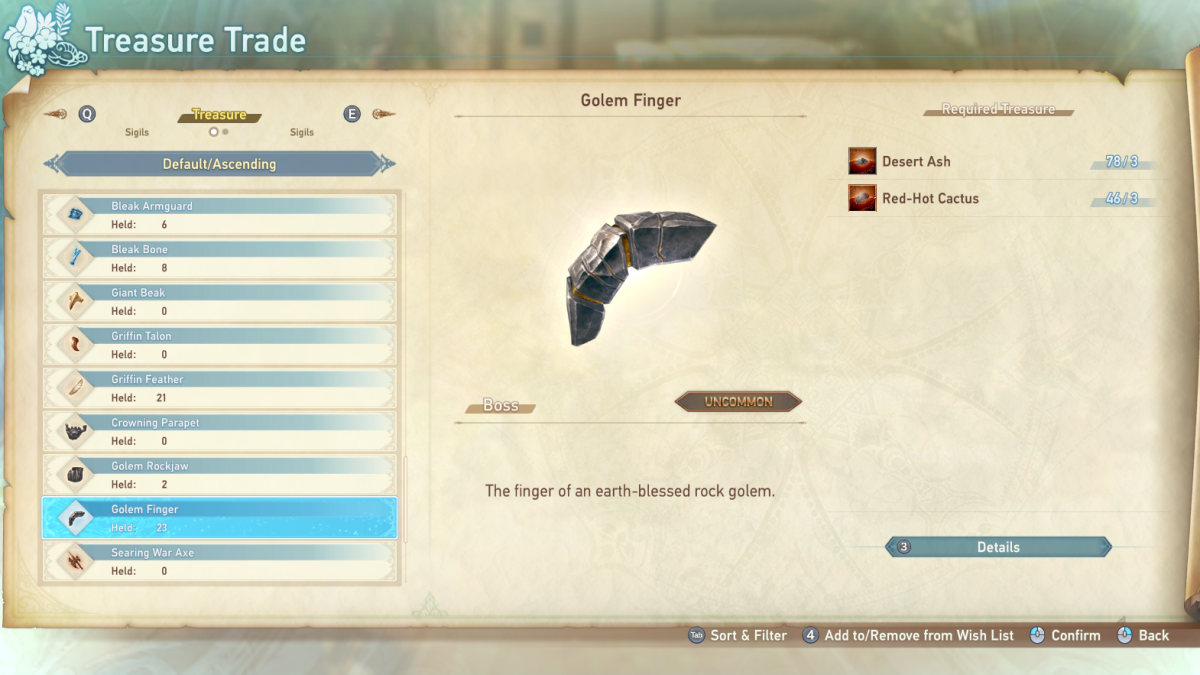This screenshot has width=1200, height=675.
Task: Open Sort & Filter options
Action: coord(737,635)
